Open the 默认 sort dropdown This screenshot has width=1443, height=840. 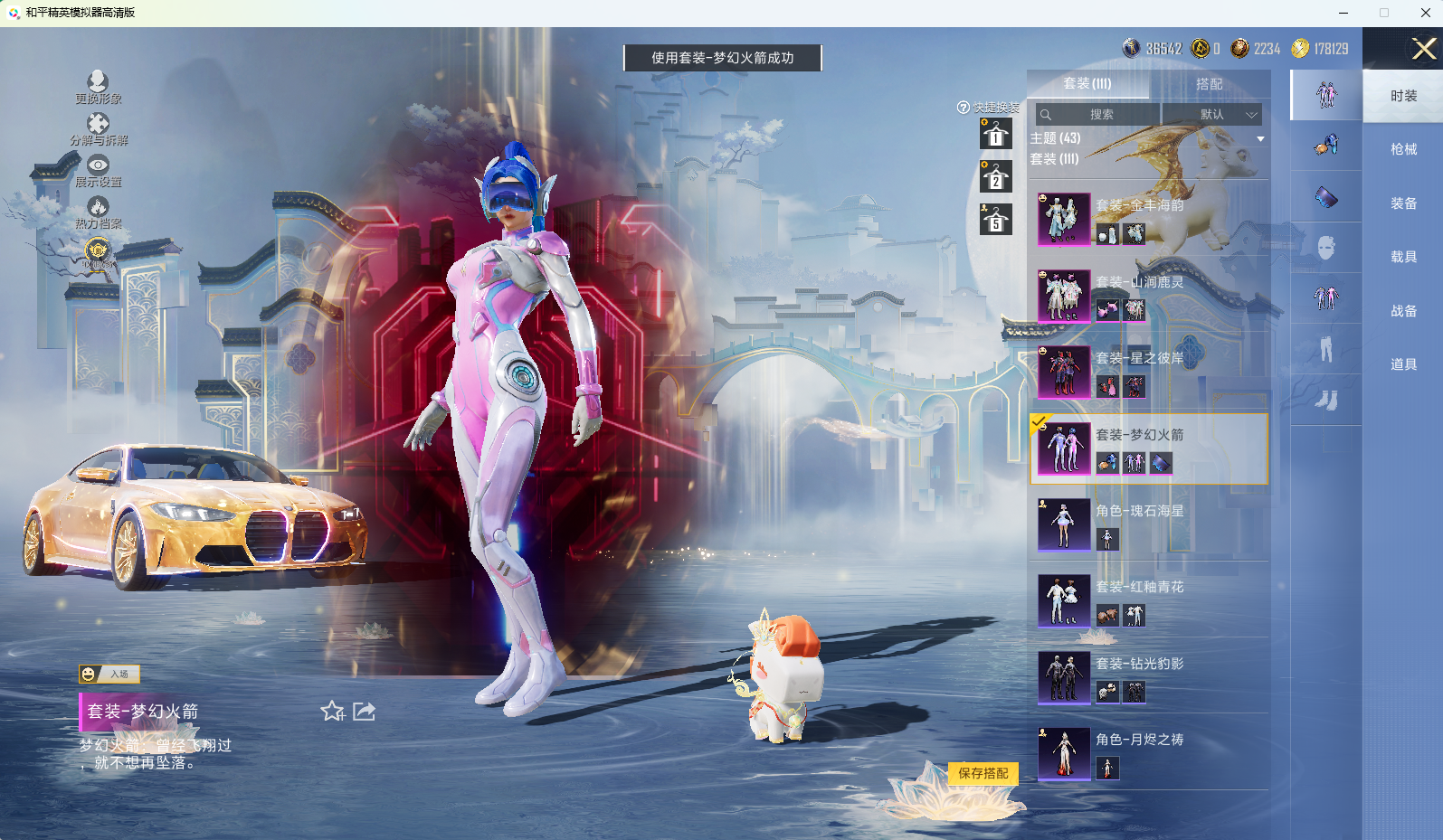click(1212, 115)
